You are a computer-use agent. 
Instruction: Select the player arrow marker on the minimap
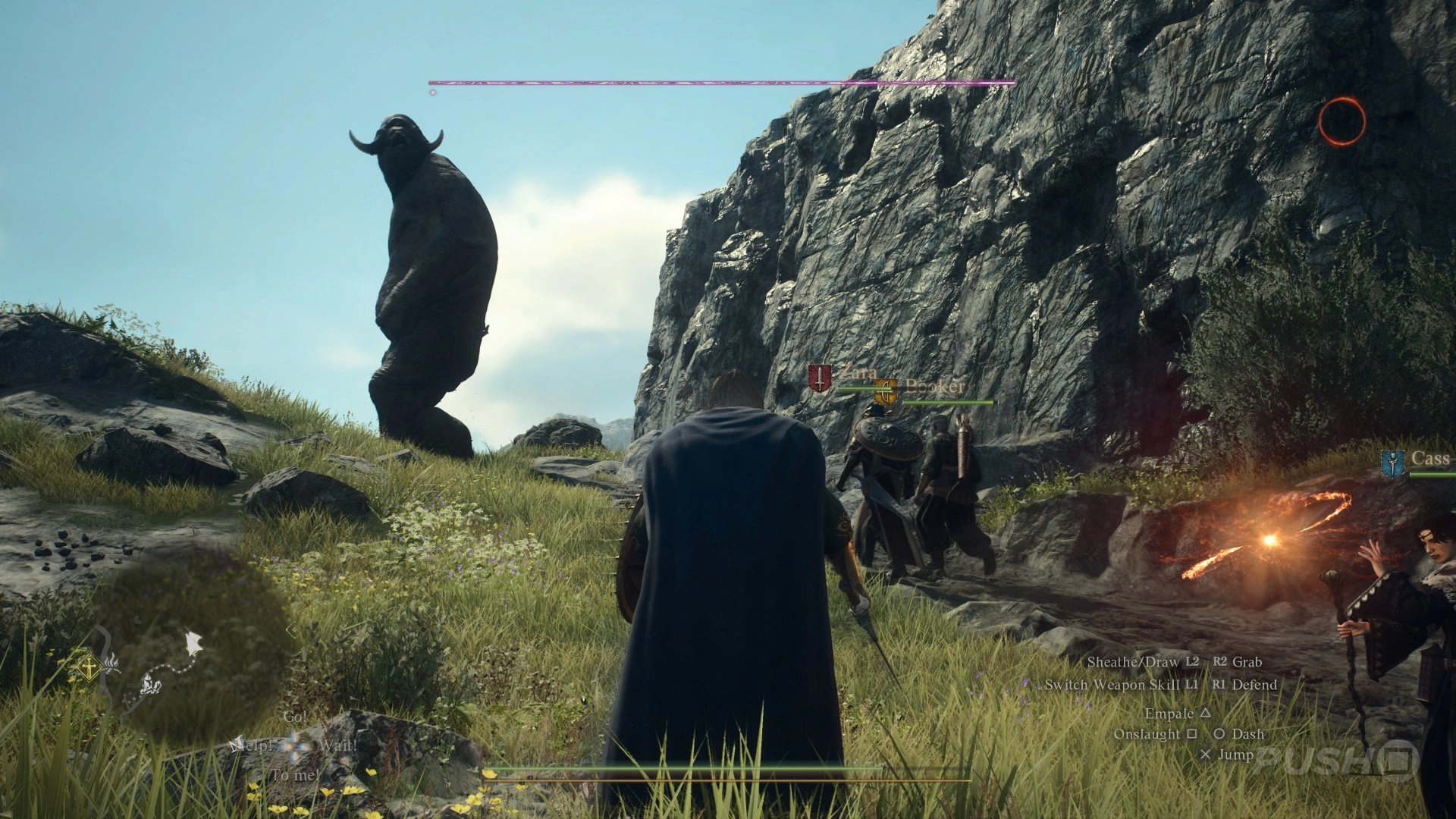193,642
